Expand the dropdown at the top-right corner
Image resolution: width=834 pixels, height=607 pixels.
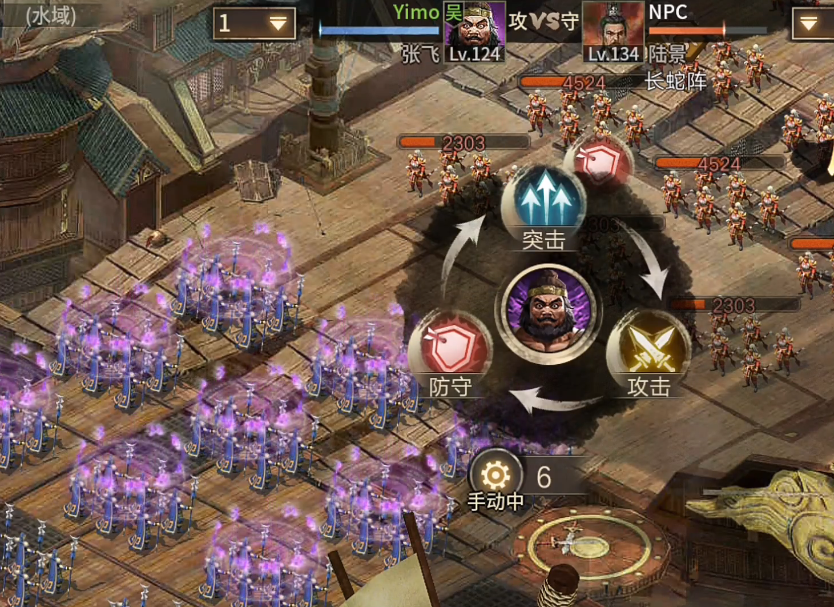pyautogui.click(x=812, y=23)
